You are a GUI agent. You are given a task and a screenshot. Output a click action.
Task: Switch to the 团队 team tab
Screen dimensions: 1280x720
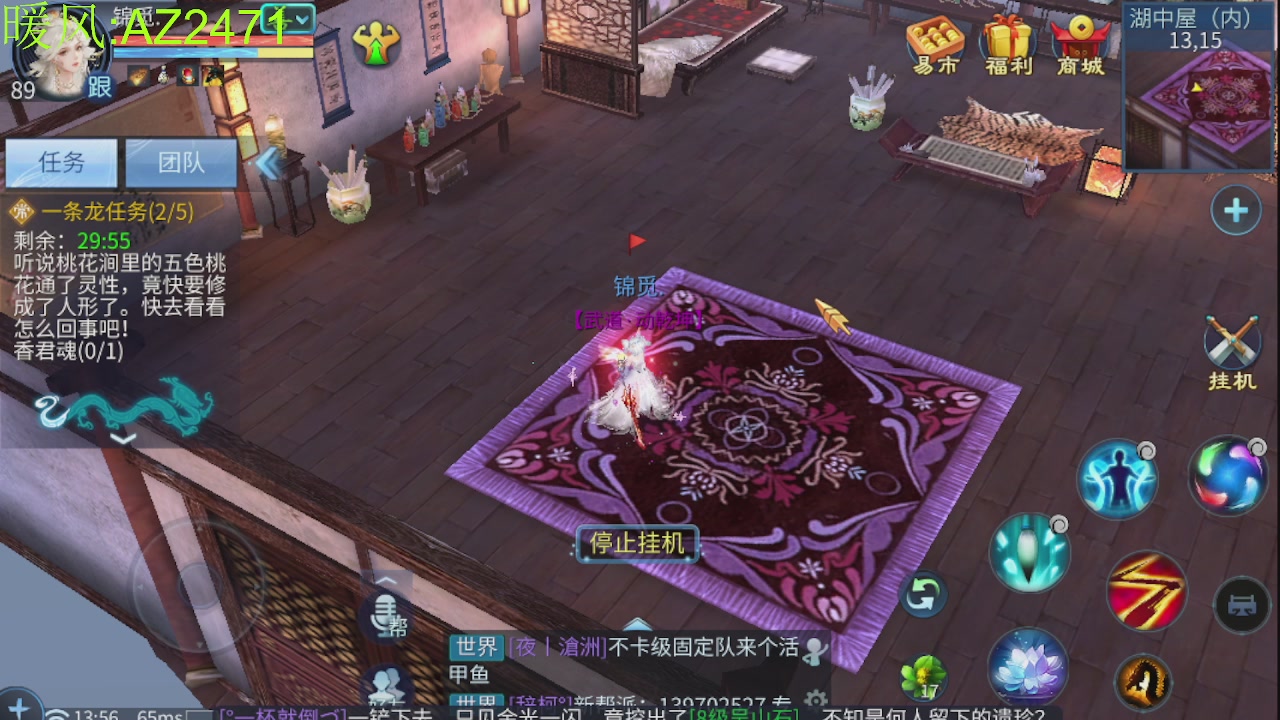[x=182, y=162]
